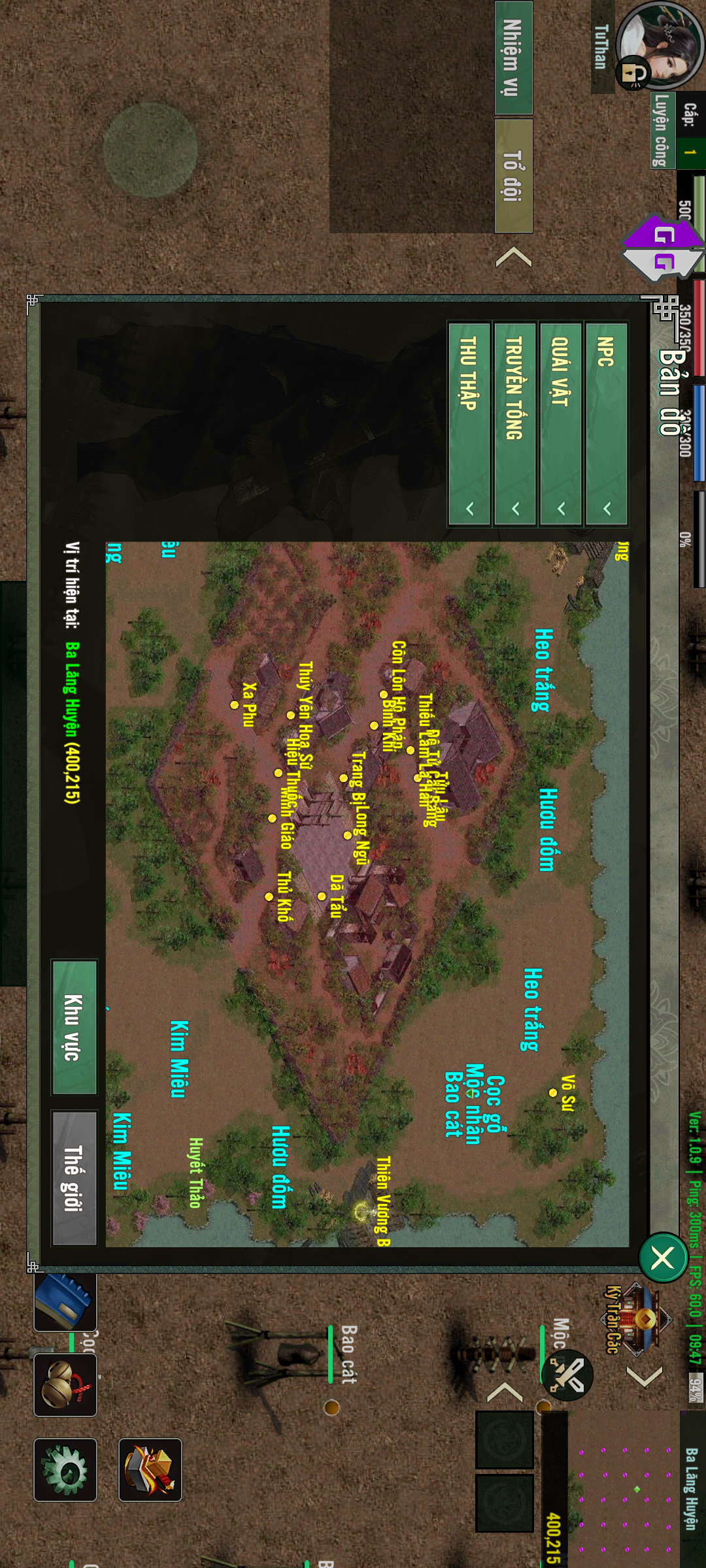Expand the TRUYỀN TỐNG dropdown

pos(514,423)
